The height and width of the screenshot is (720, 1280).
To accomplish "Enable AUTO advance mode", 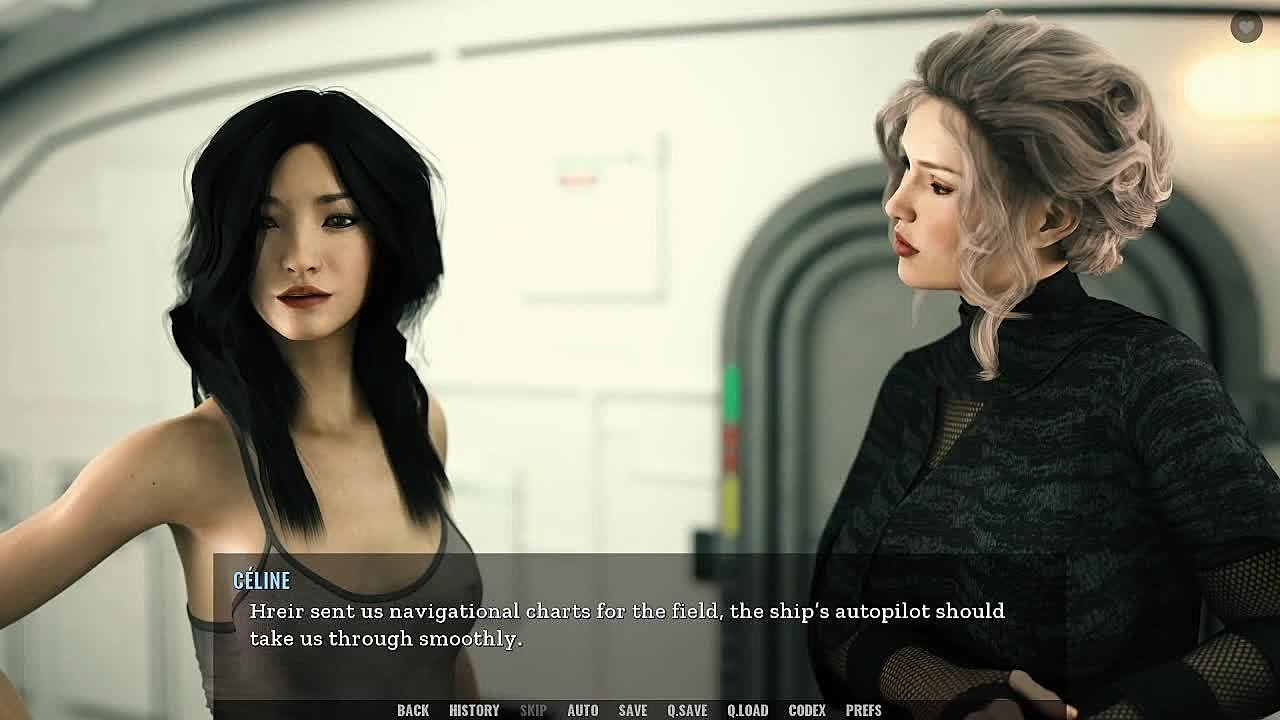I will click(583, 710).
